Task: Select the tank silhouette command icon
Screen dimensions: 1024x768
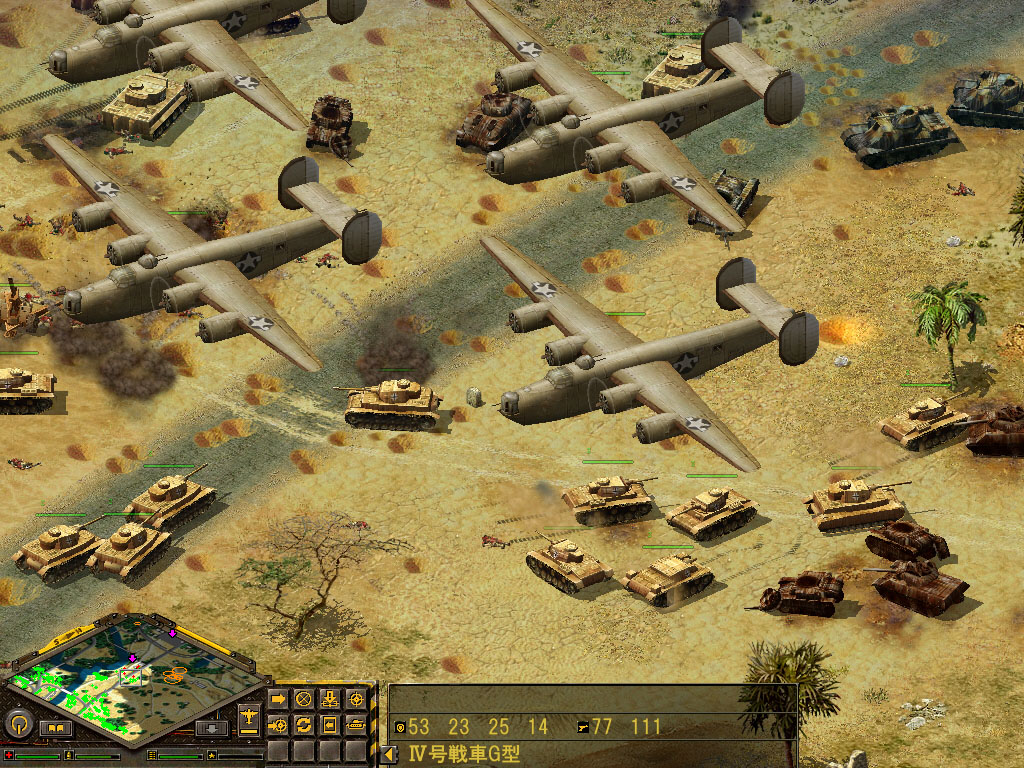Action: click(x=356, y=724)
